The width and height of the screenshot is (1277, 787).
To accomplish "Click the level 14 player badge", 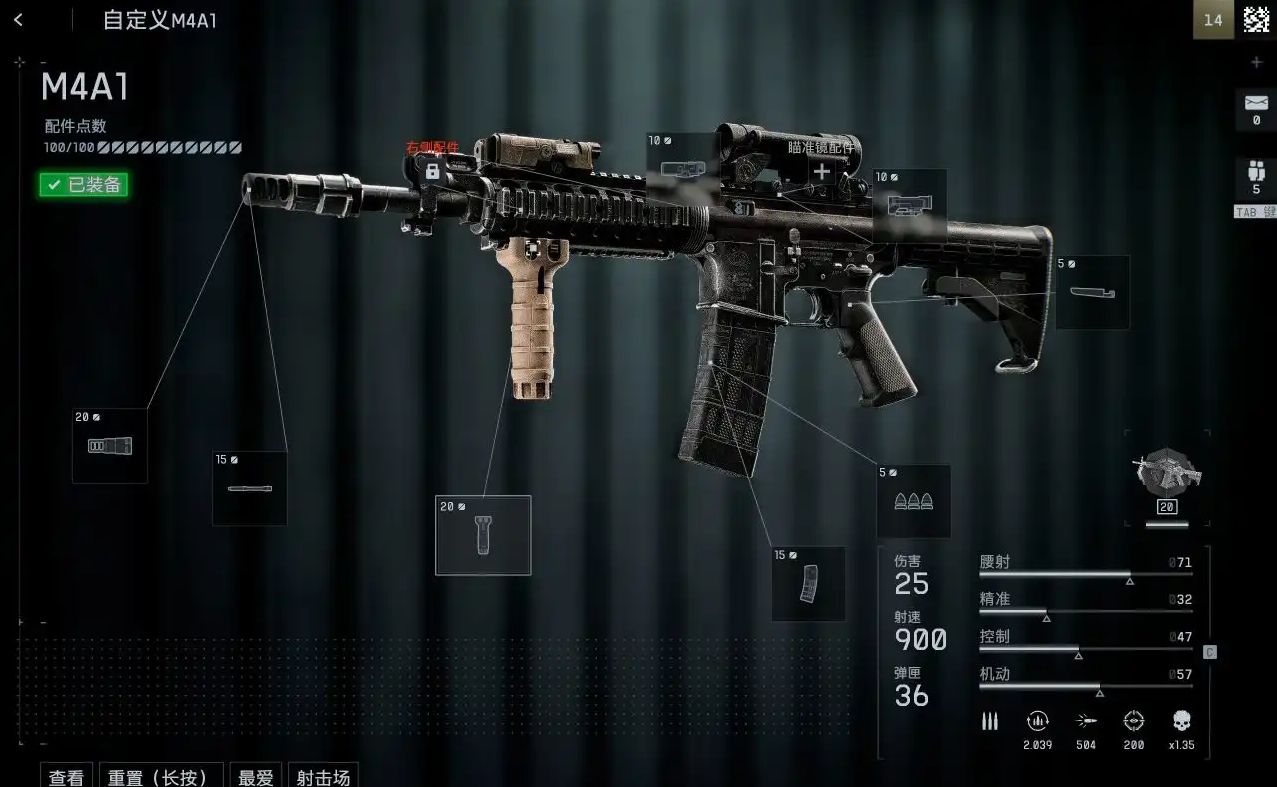I will (x=1212, y=20).
